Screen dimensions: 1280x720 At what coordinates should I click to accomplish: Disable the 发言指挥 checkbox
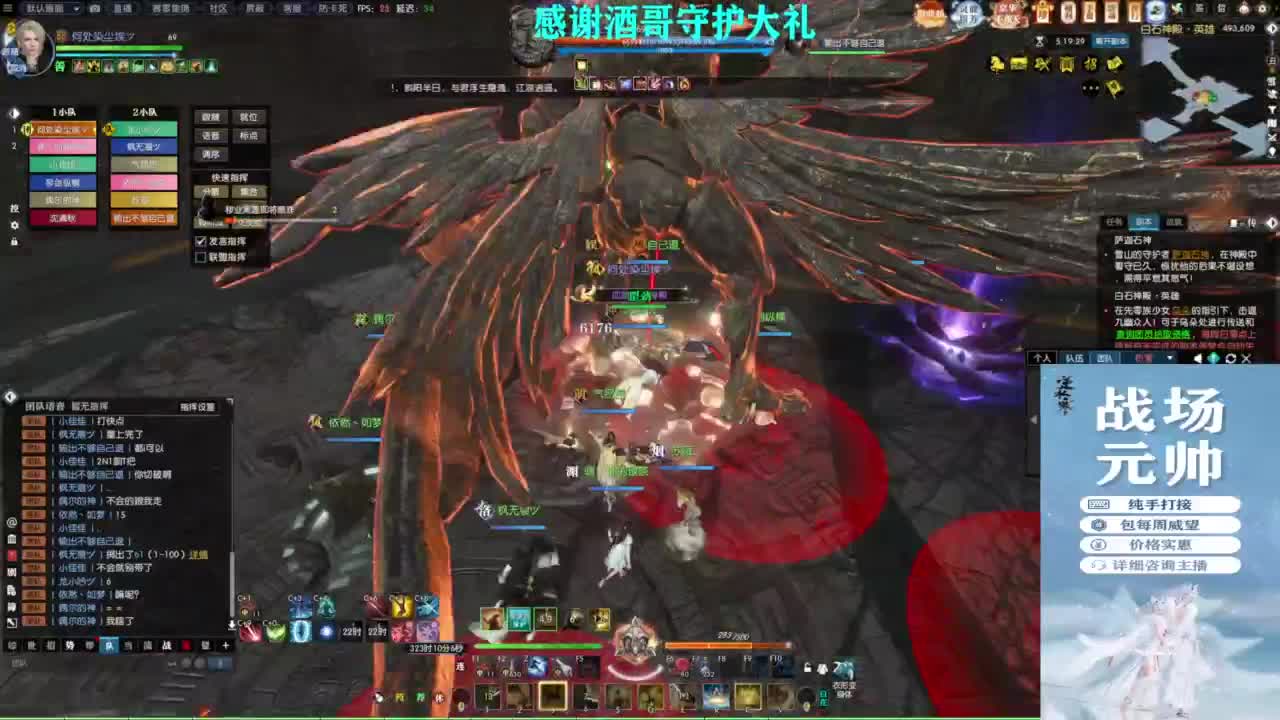coord(198,241)
